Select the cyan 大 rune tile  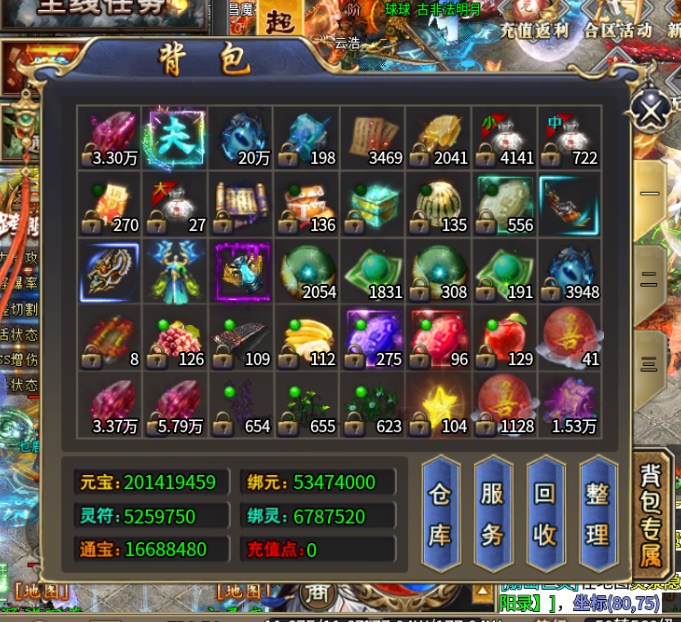(x=175, y=137)
